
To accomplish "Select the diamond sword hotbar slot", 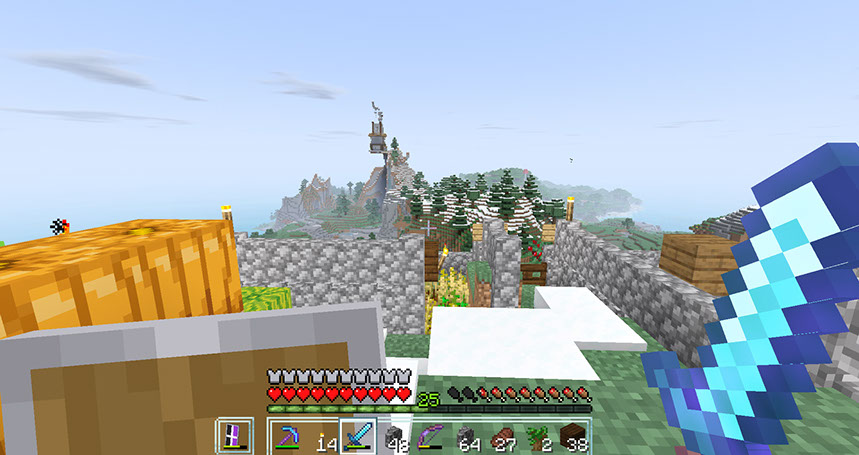I will coord(357,437).
